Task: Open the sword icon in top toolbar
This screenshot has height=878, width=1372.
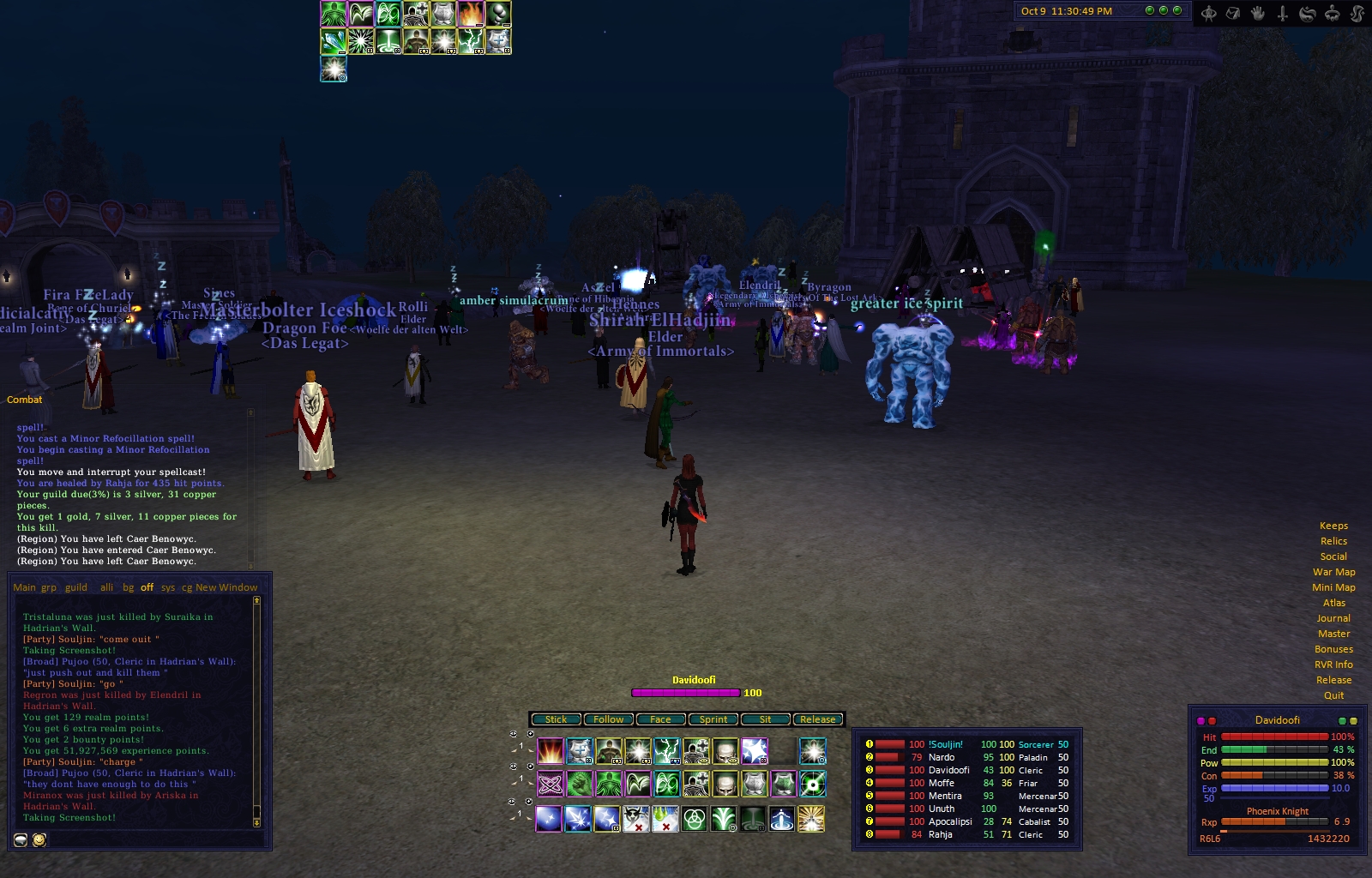Action: click(1283, 13)
